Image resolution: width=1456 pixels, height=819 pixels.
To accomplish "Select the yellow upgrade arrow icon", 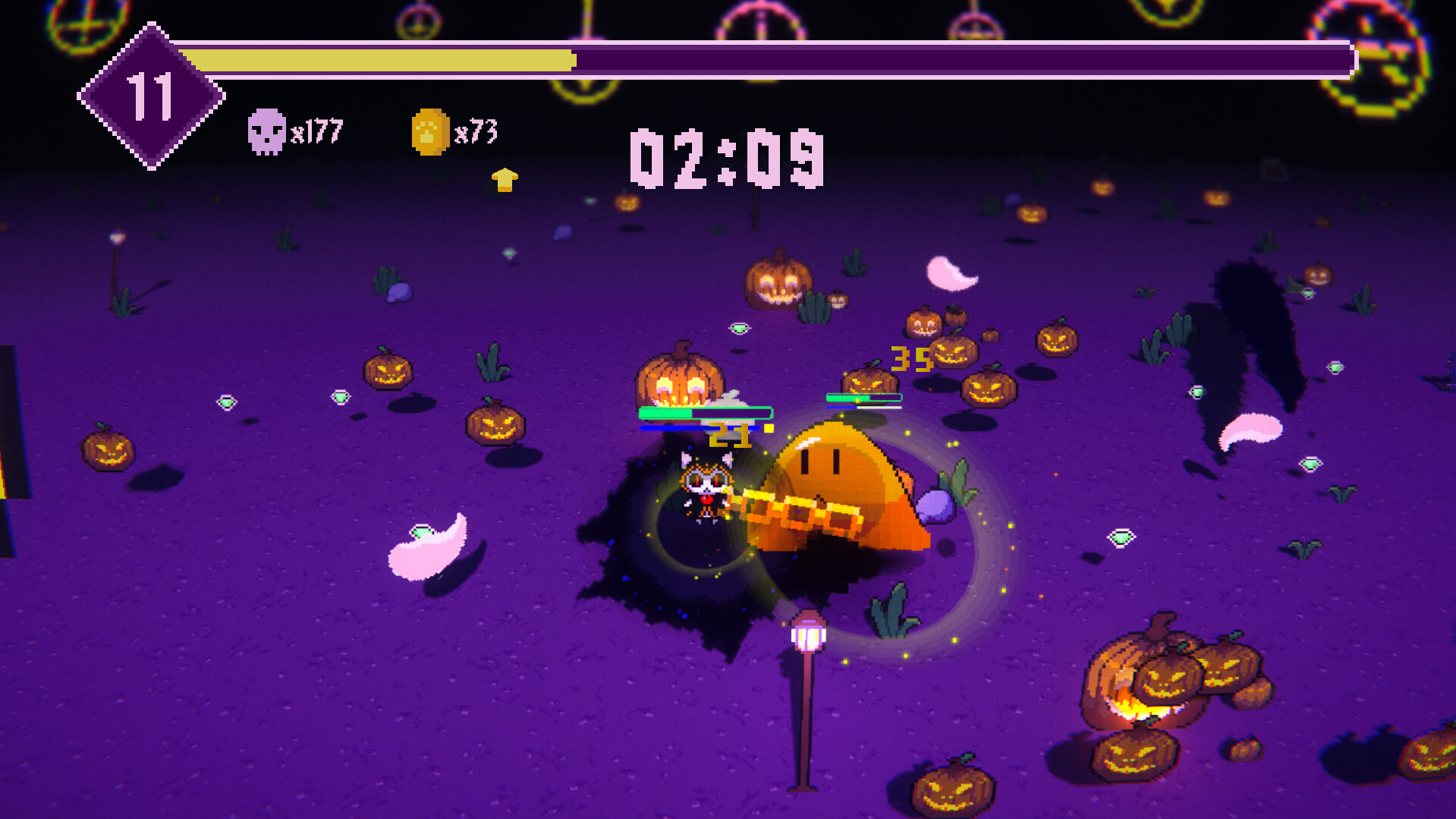I will tap(503, 181).
